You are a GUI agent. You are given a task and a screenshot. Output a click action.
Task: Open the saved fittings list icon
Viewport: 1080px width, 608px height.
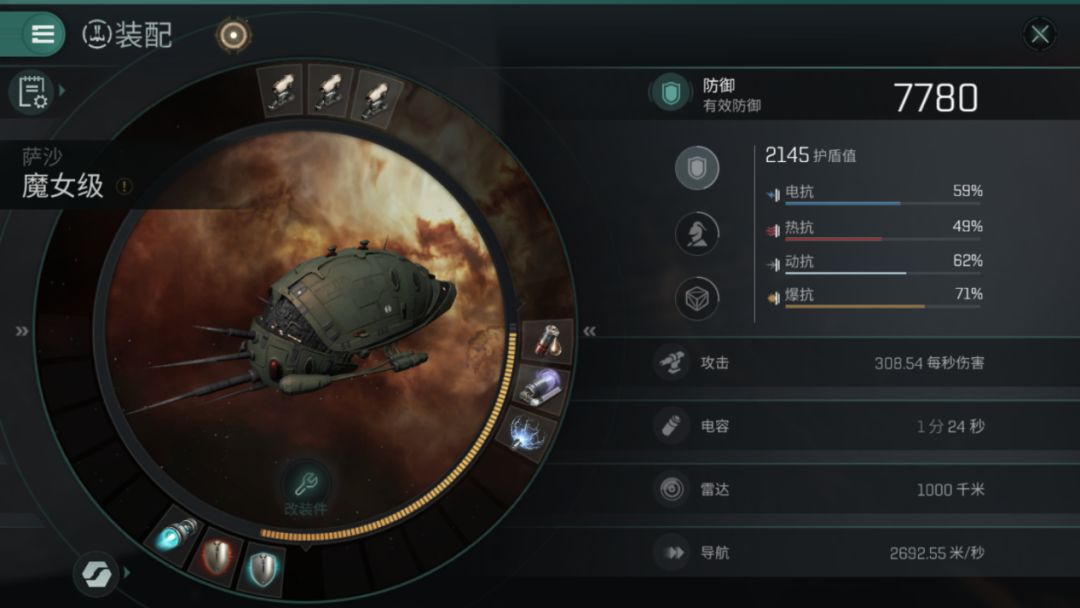tap(32, 92)
